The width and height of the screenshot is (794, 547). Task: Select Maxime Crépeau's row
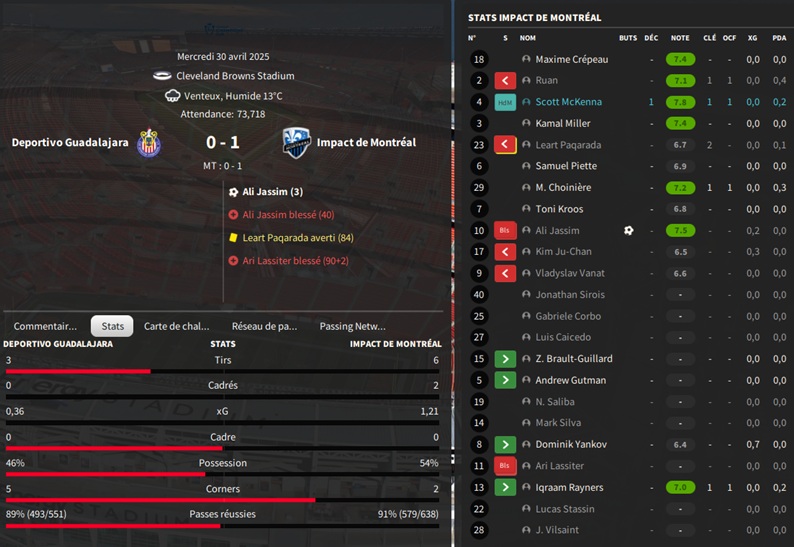pyautogui.click(x=571, y=59)
